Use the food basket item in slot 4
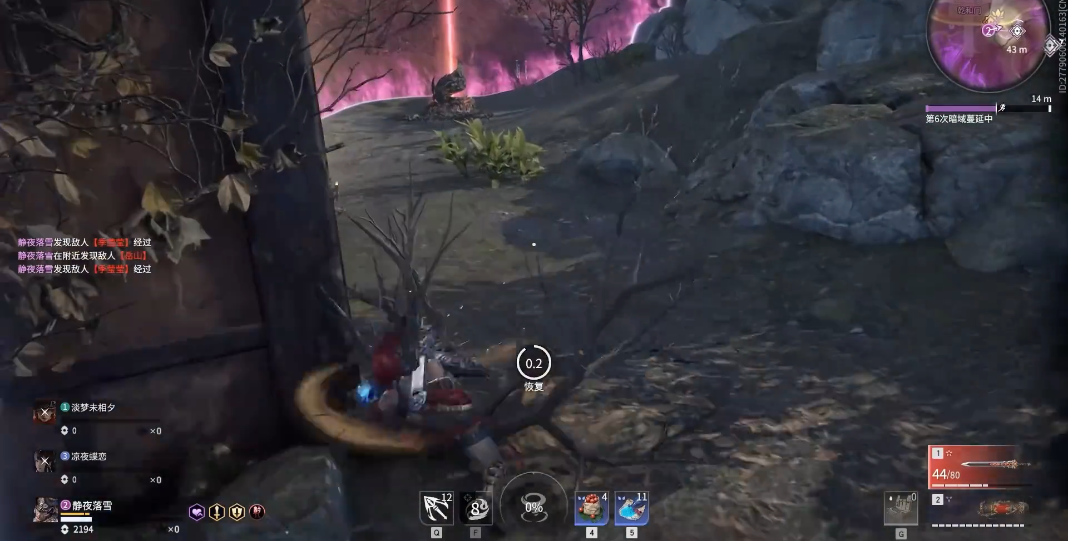Image resolution: width=1068 pixels, height=541 pixels. tap(591, 508)
